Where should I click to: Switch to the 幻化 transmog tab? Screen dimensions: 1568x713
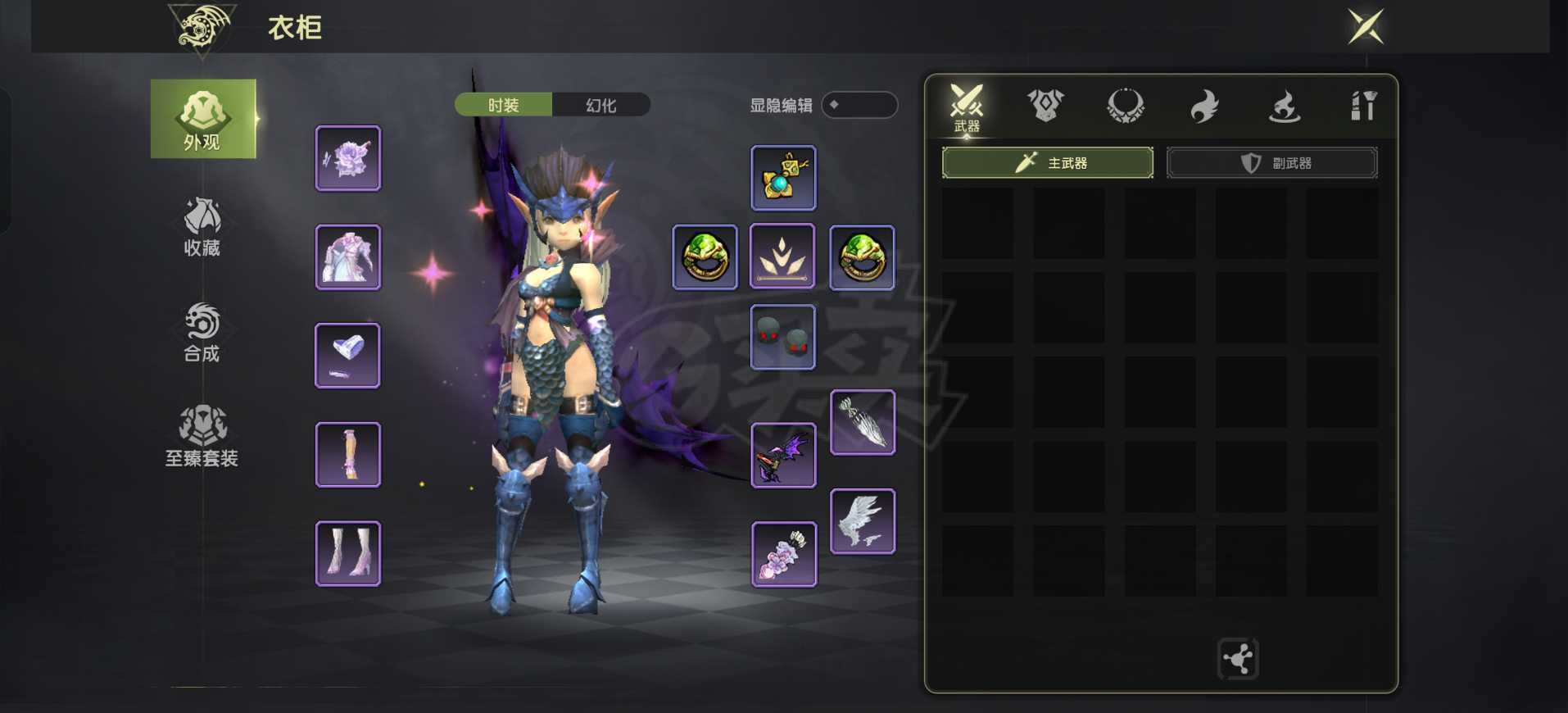click(601, 105)
